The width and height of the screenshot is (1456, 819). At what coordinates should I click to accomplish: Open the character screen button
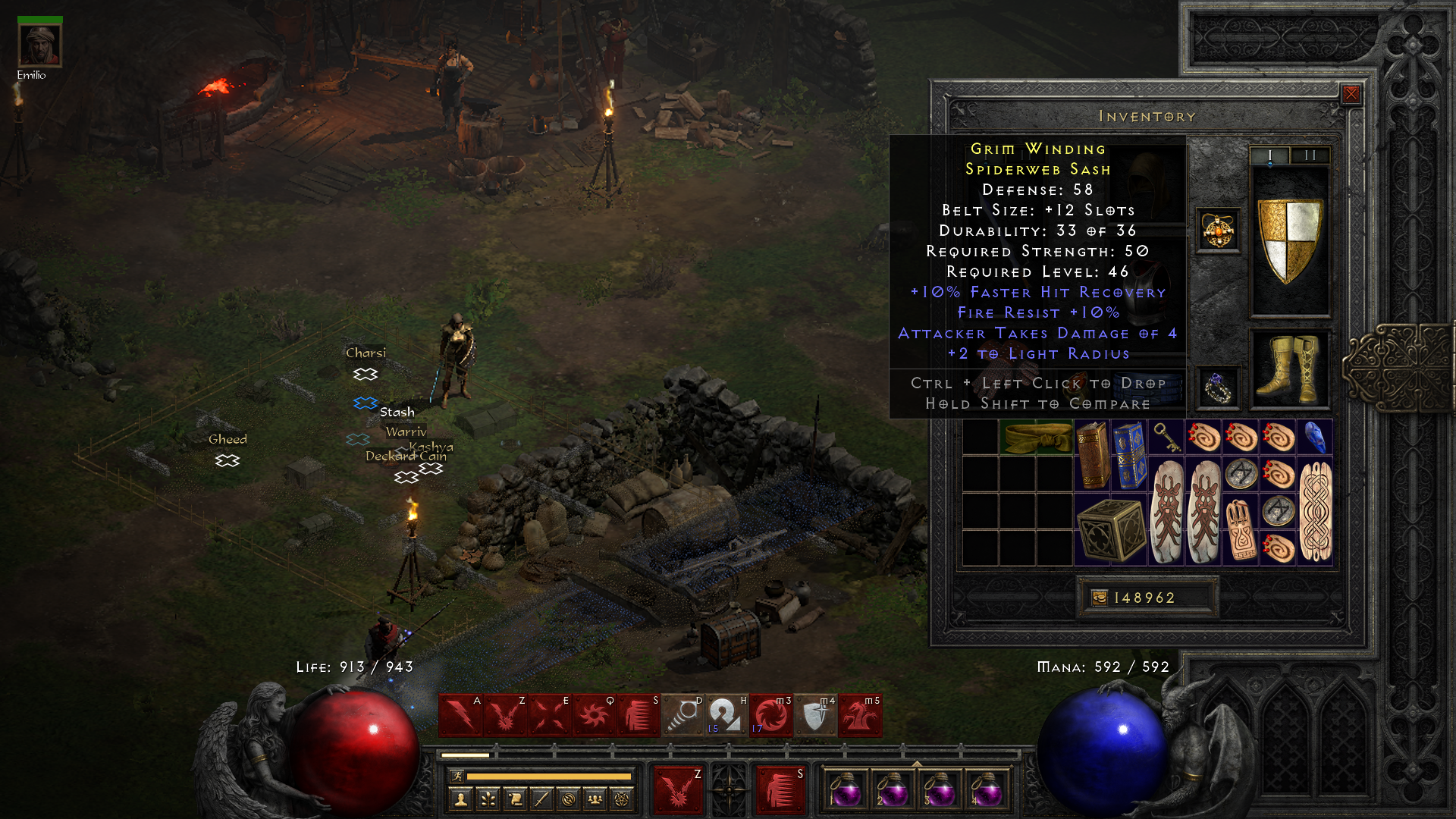point(460,799)
